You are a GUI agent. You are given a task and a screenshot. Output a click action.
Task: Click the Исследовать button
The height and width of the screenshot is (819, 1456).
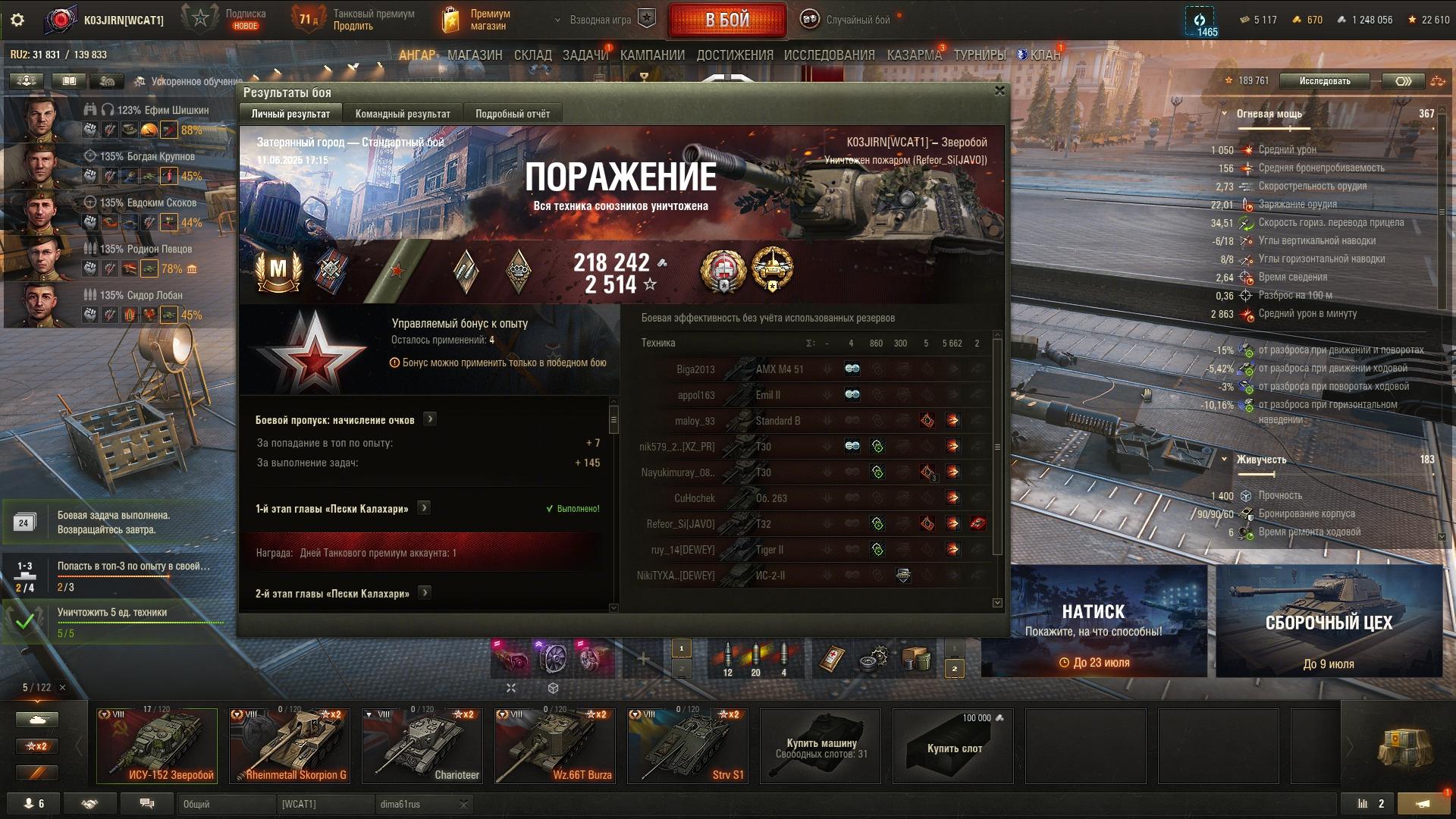coord(1324,81)
